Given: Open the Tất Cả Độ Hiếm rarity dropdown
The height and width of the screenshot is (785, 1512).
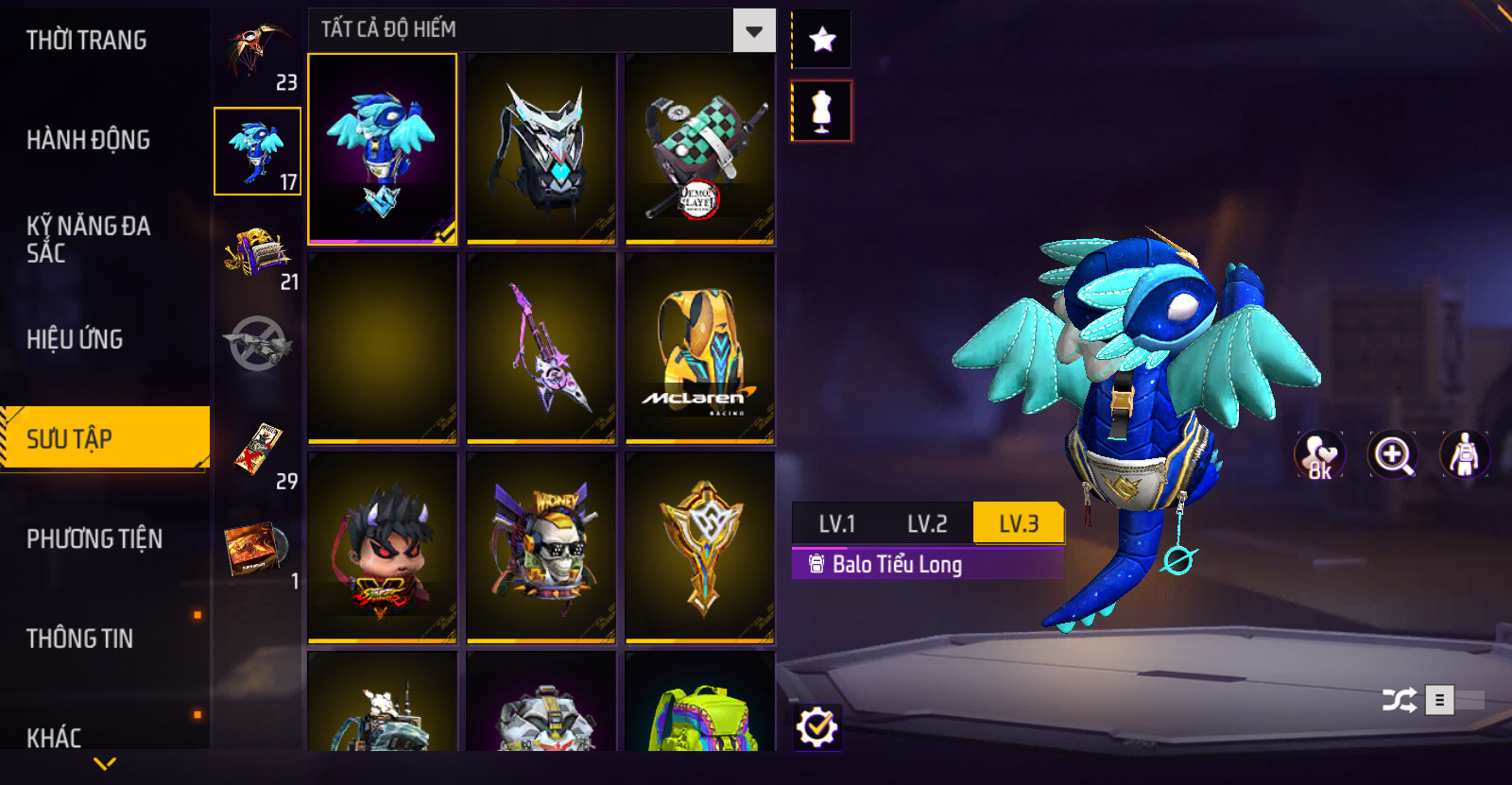Looking at the screenshot, I should click(753, 31).
